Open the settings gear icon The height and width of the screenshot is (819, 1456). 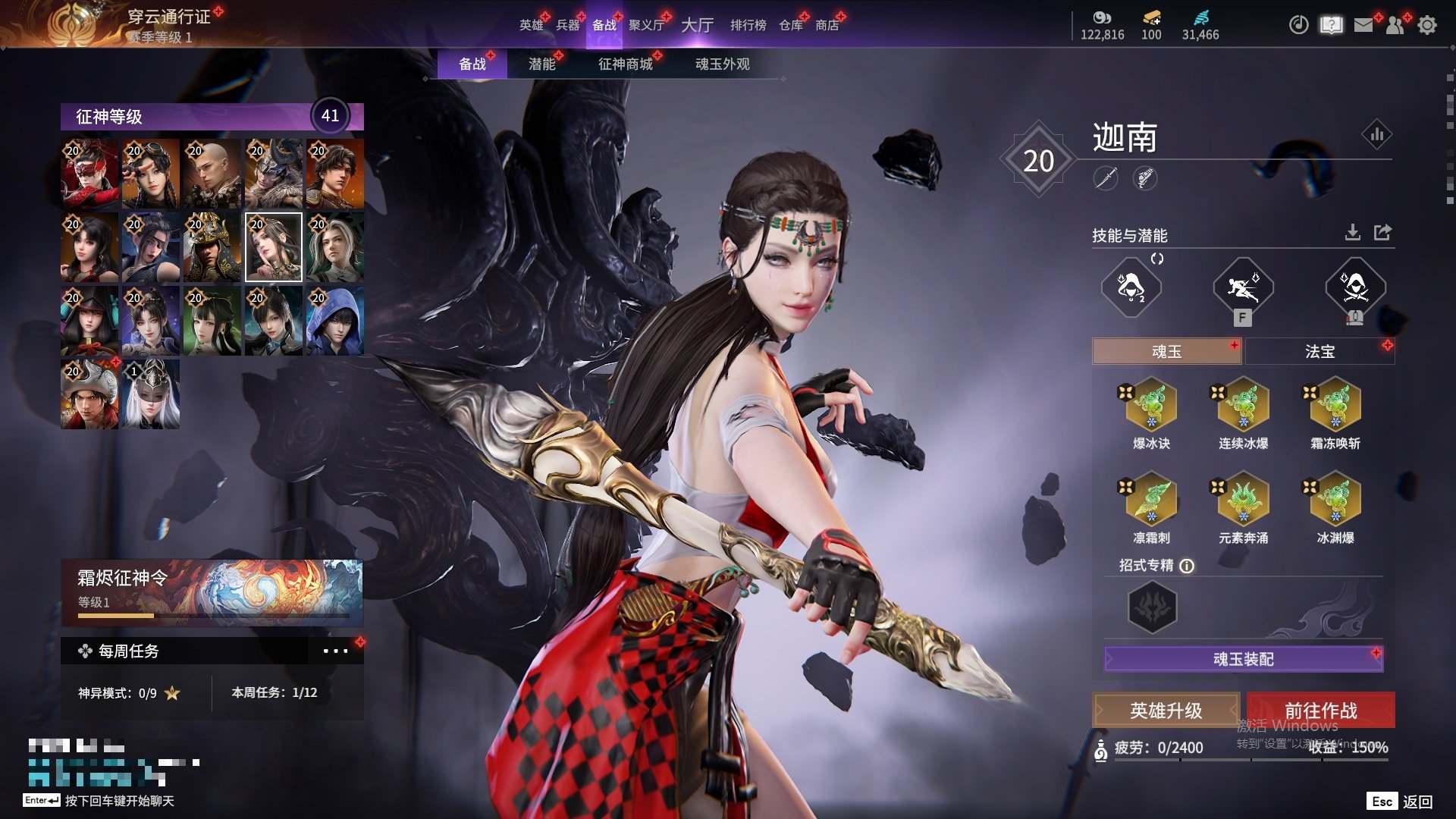[x=1426, y=25]
